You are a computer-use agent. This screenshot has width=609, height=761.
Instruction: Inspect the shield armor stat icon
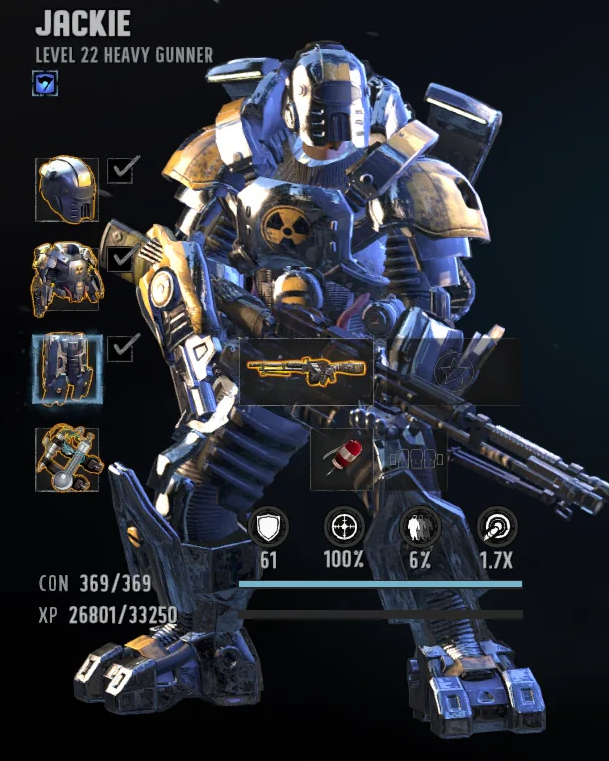pyautogui.click(x=268, y=527)
